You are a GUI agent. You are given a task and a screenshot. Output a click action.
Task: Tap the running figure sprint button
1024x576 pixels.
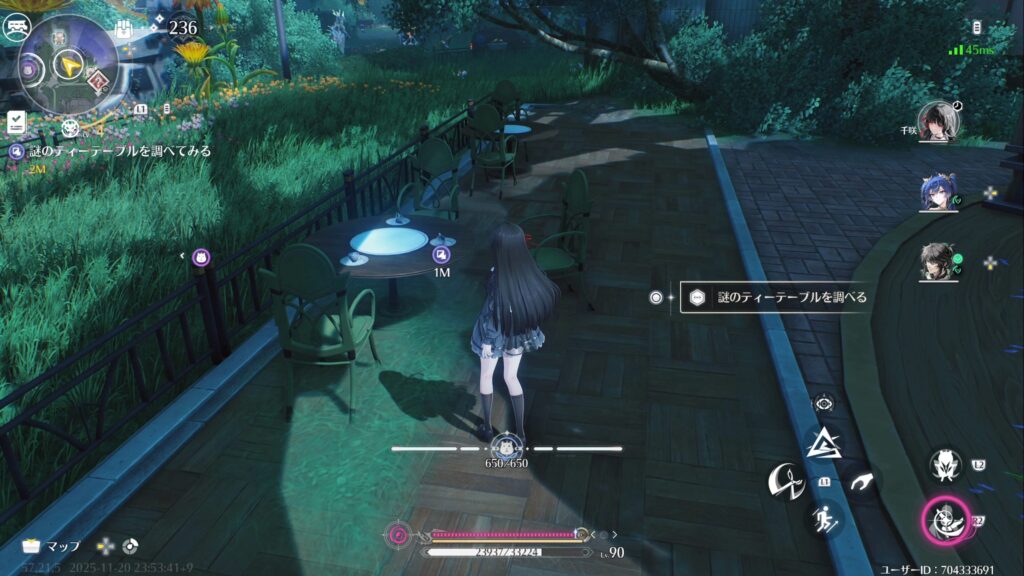(825, 518)
